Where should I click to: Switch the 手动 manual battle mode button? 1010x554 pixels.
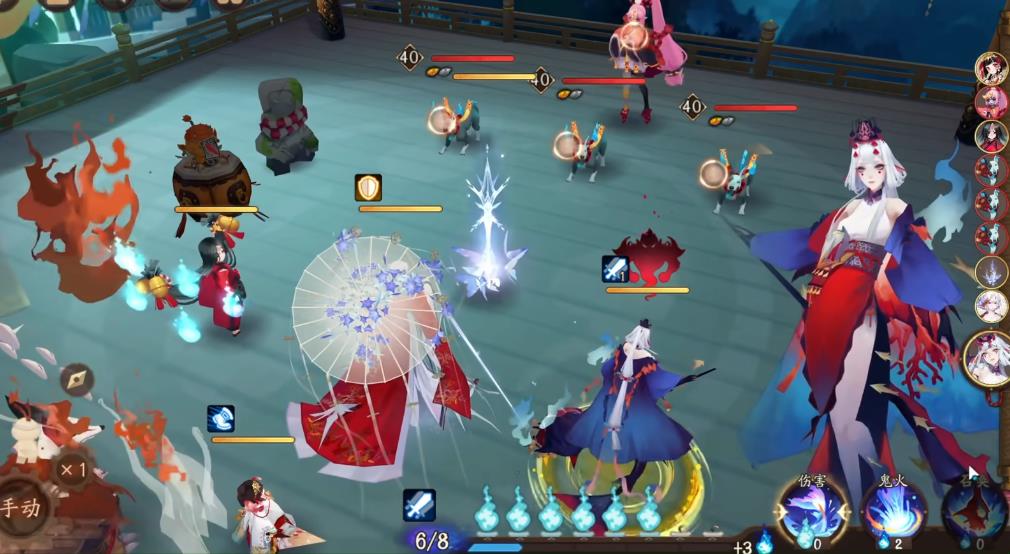(22, 507)
